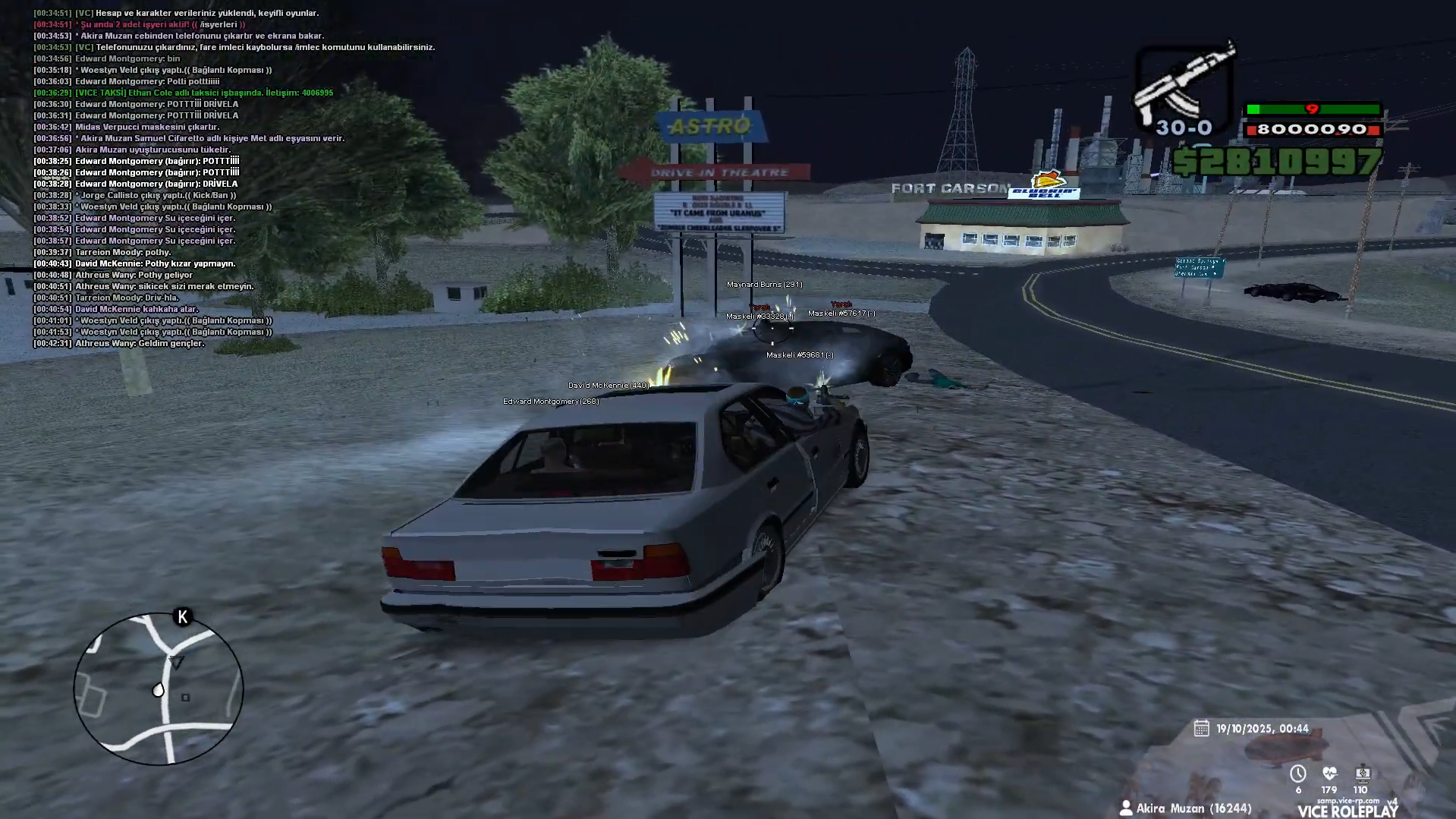
Task: Click the north K marker on the minimap
Action: [x=182, y=617]
